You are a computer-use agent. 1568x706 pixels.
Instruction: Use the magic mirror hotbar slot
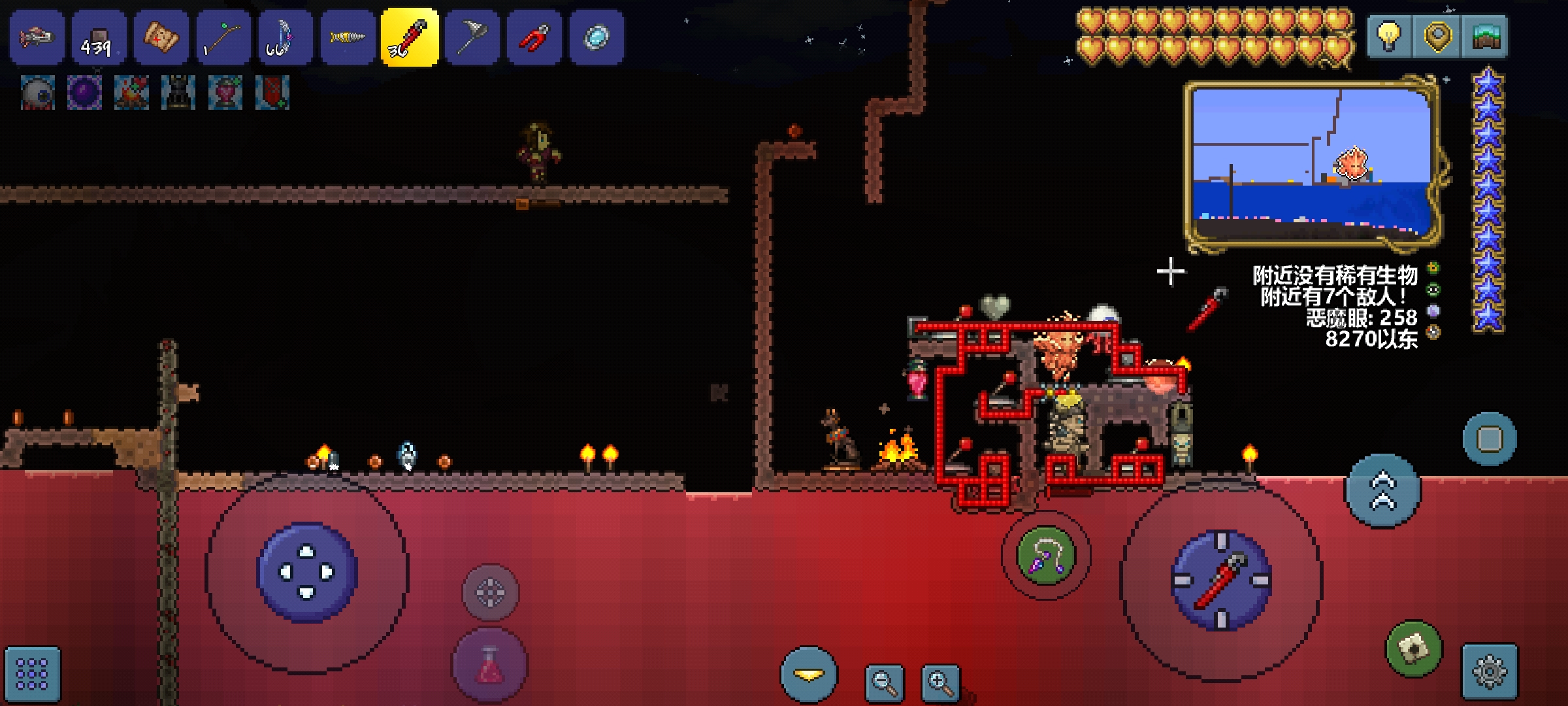click(x=596, y=37)
